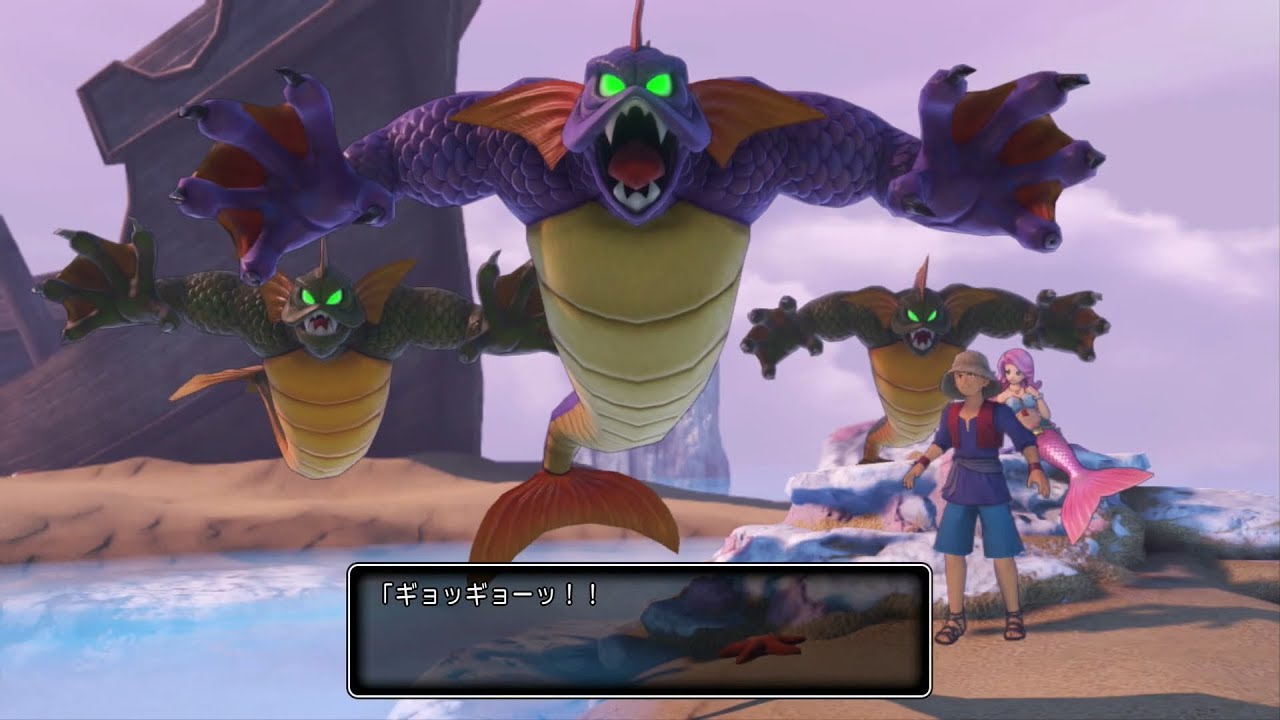The image size is (1280, 720).
Task: Select the left green-scaled fish monster
Action: [x=320, y=340]
